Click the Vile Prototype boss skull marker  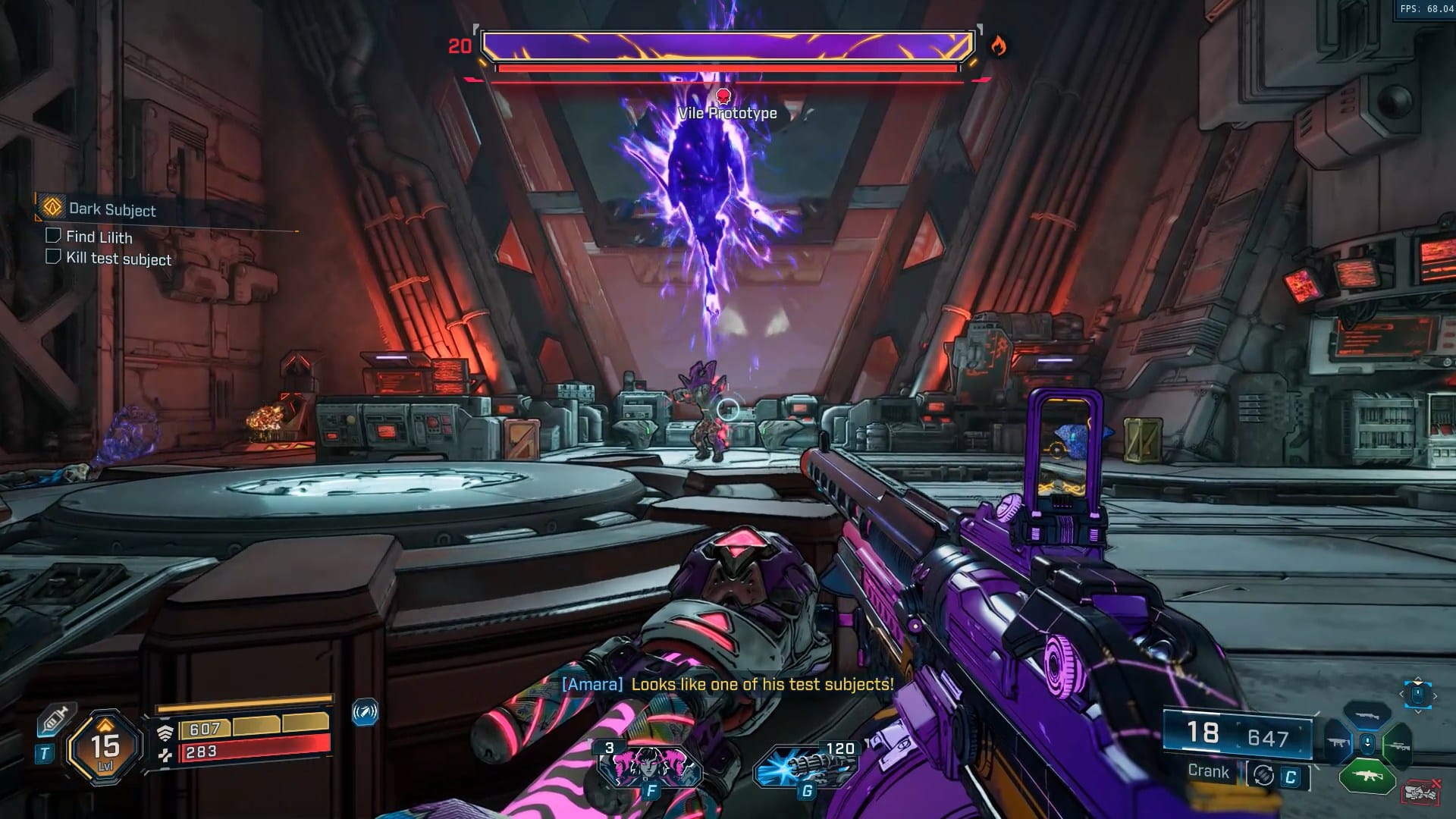point(723,96)
